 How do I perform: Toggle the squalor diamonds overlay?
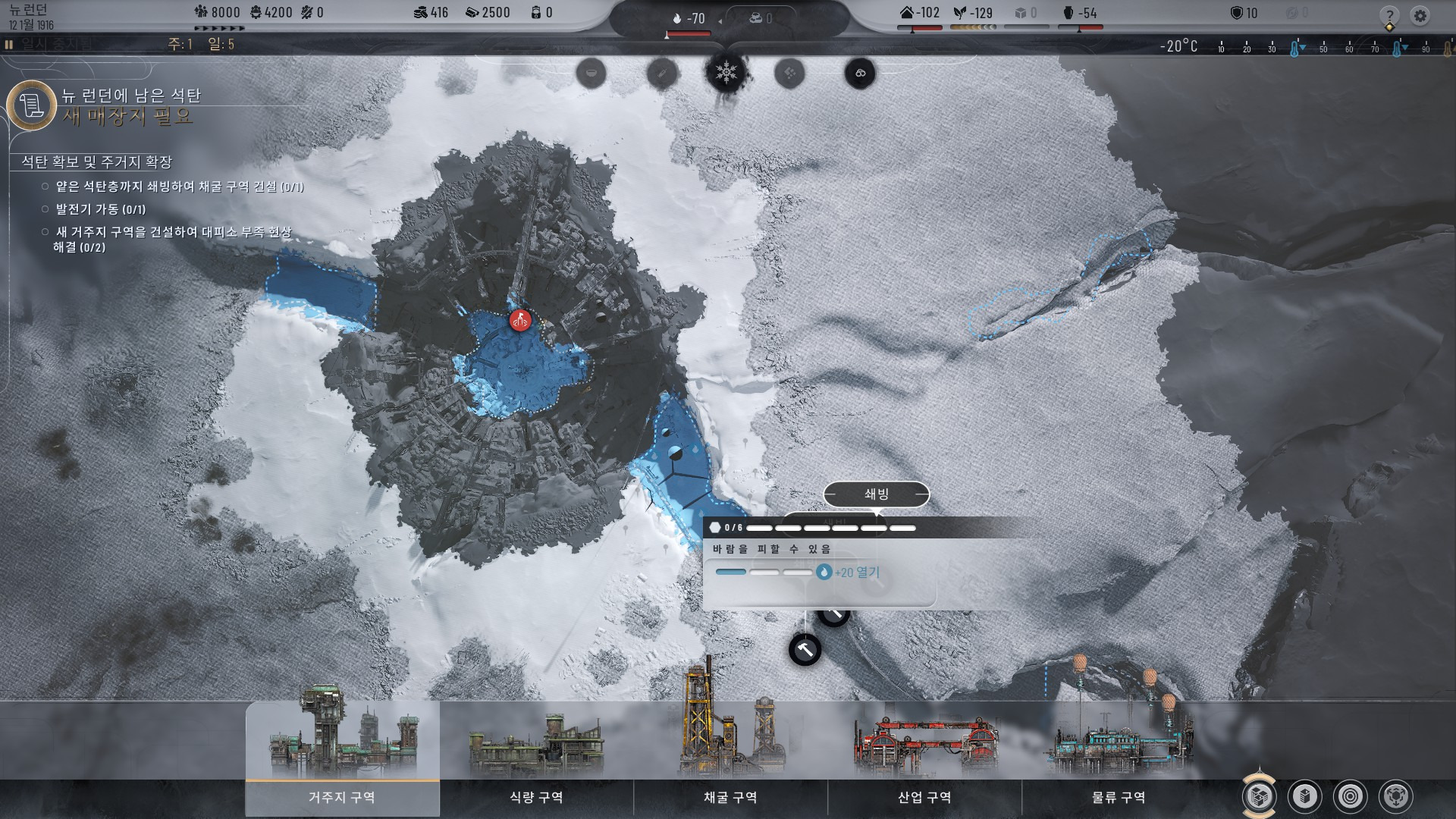click(789, 74)
